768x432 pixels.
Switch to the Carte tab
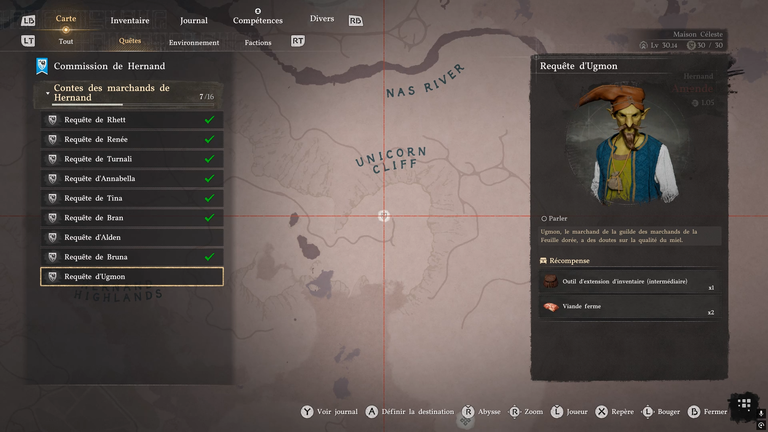[66, 19]
